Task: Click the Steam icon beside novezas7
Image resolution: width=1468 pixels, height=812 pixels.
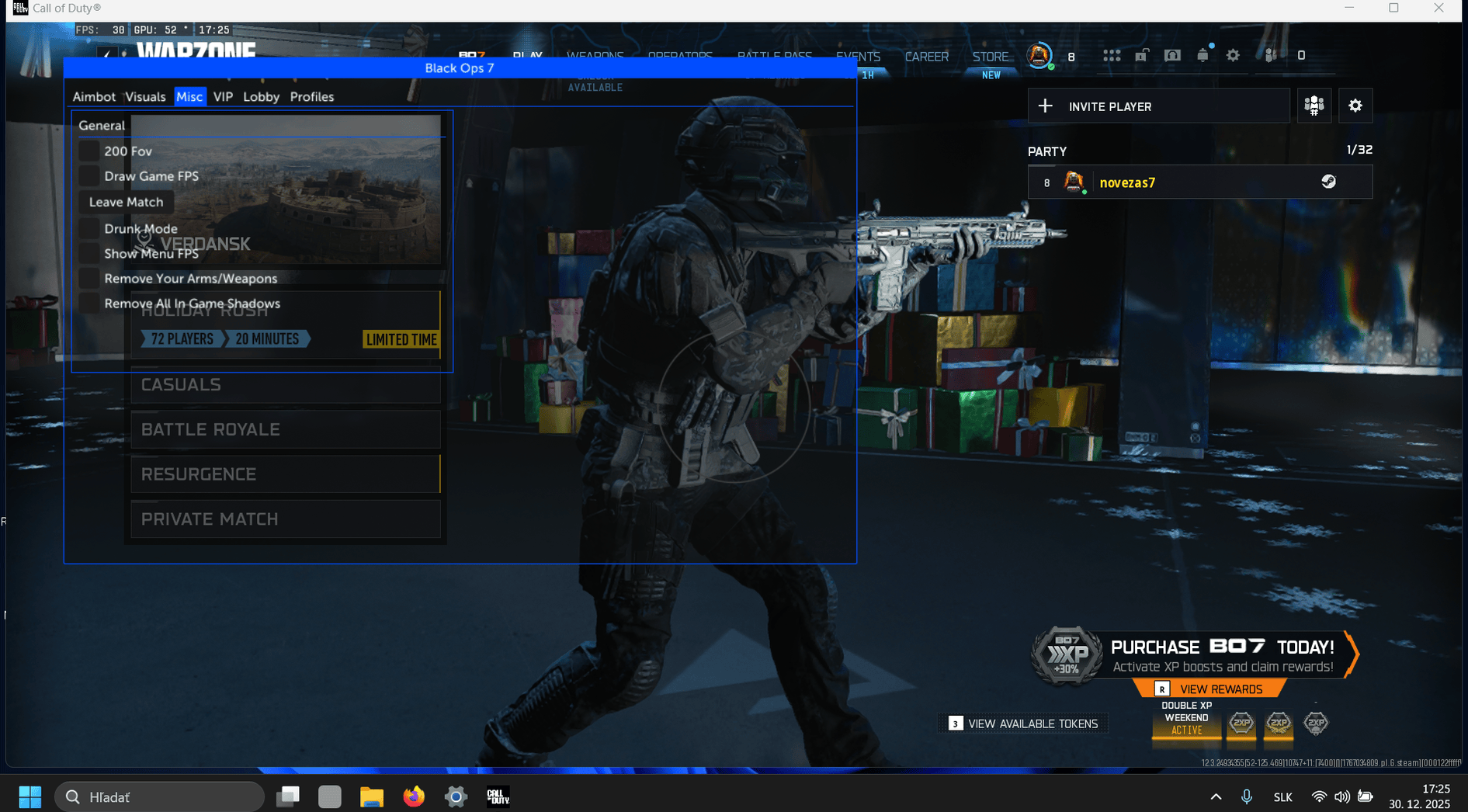Action: (1329, 182)
